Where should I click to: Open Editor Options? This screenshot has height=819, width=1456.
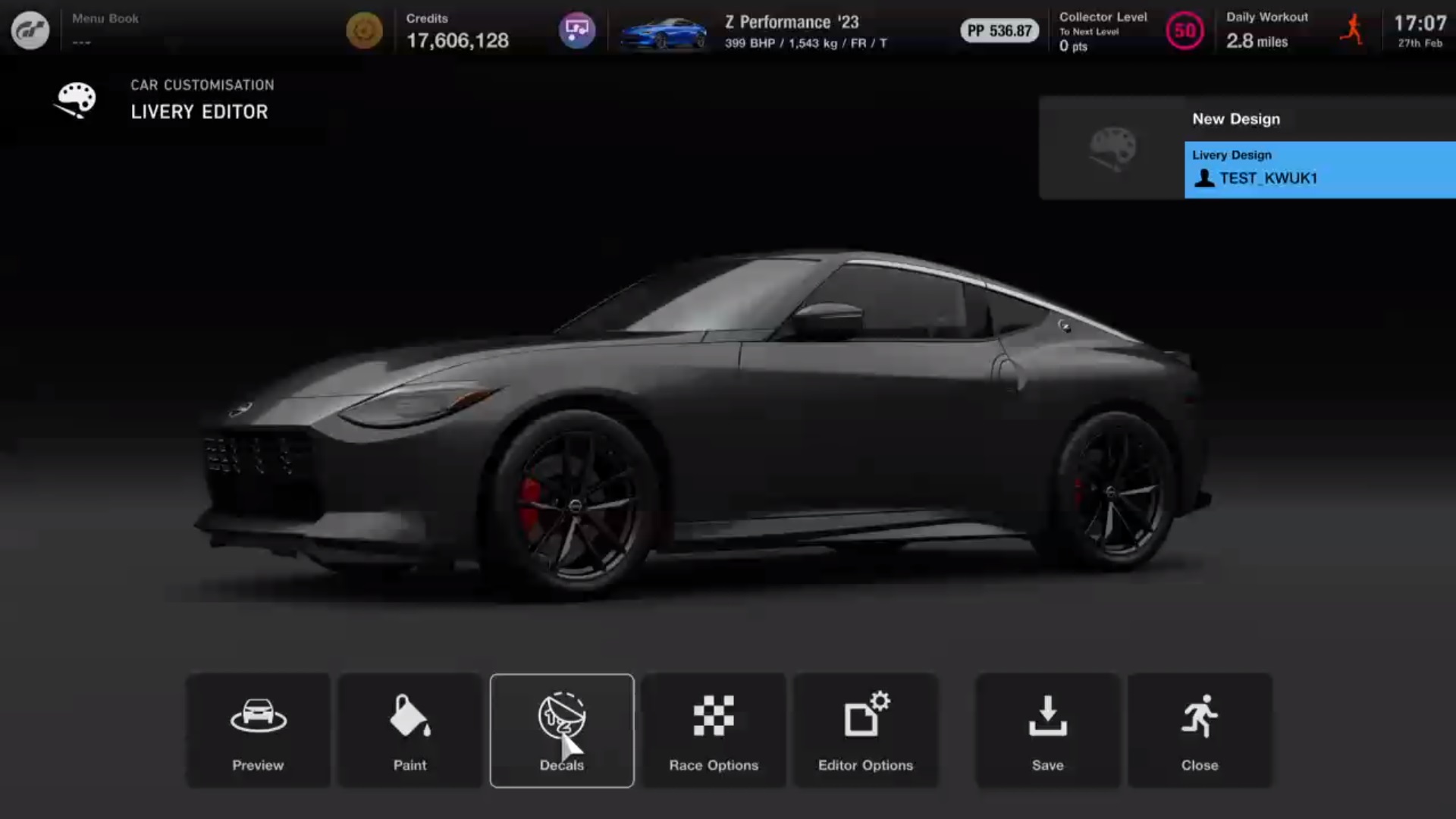coord(865,730)
